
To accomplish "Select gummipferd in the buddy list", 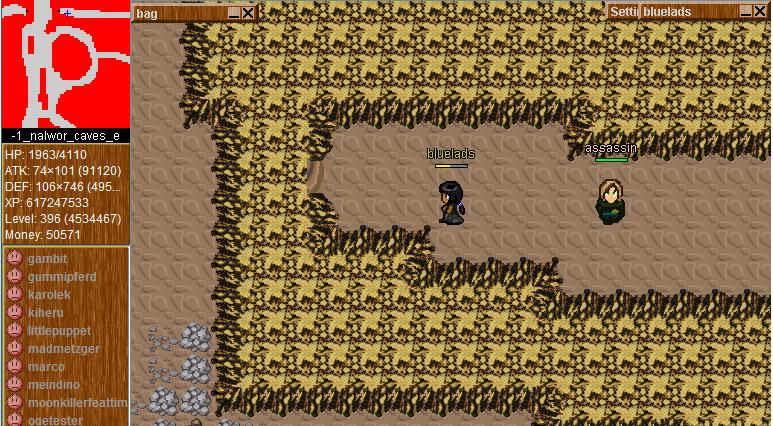I will (62, 277).
